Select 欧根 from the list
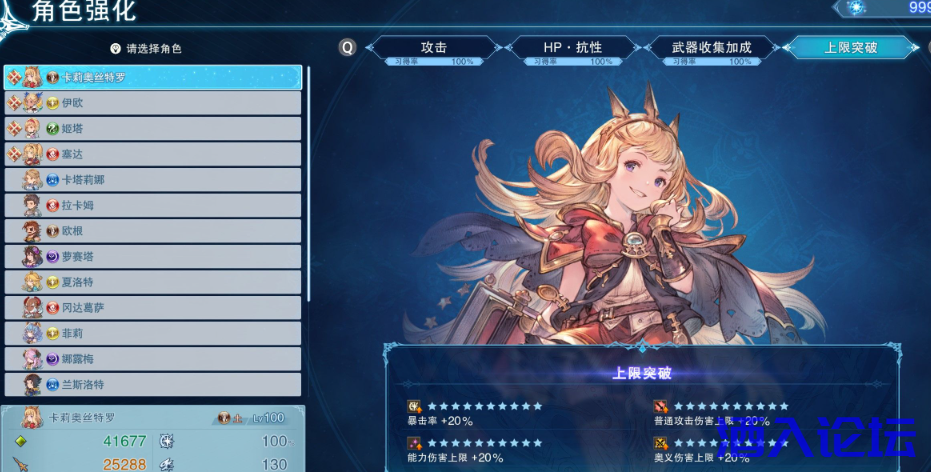 pyautogui.click(x=153, y=231)
